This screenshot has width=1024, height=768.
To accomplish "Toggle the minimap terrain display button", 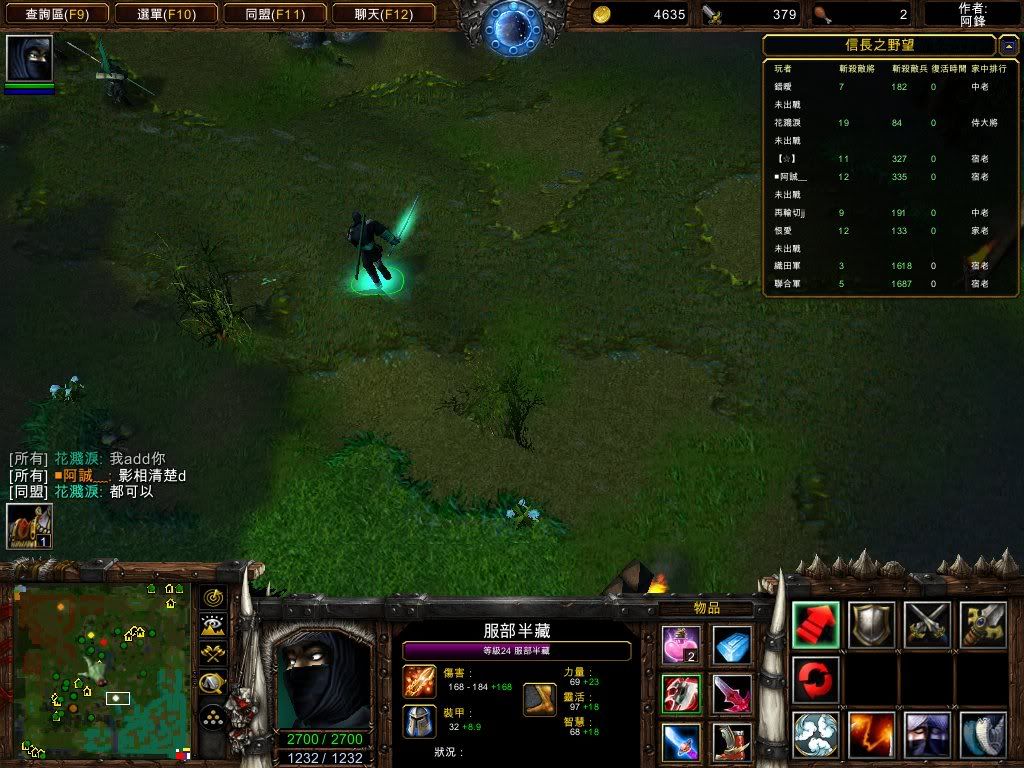I will [213, 626].
